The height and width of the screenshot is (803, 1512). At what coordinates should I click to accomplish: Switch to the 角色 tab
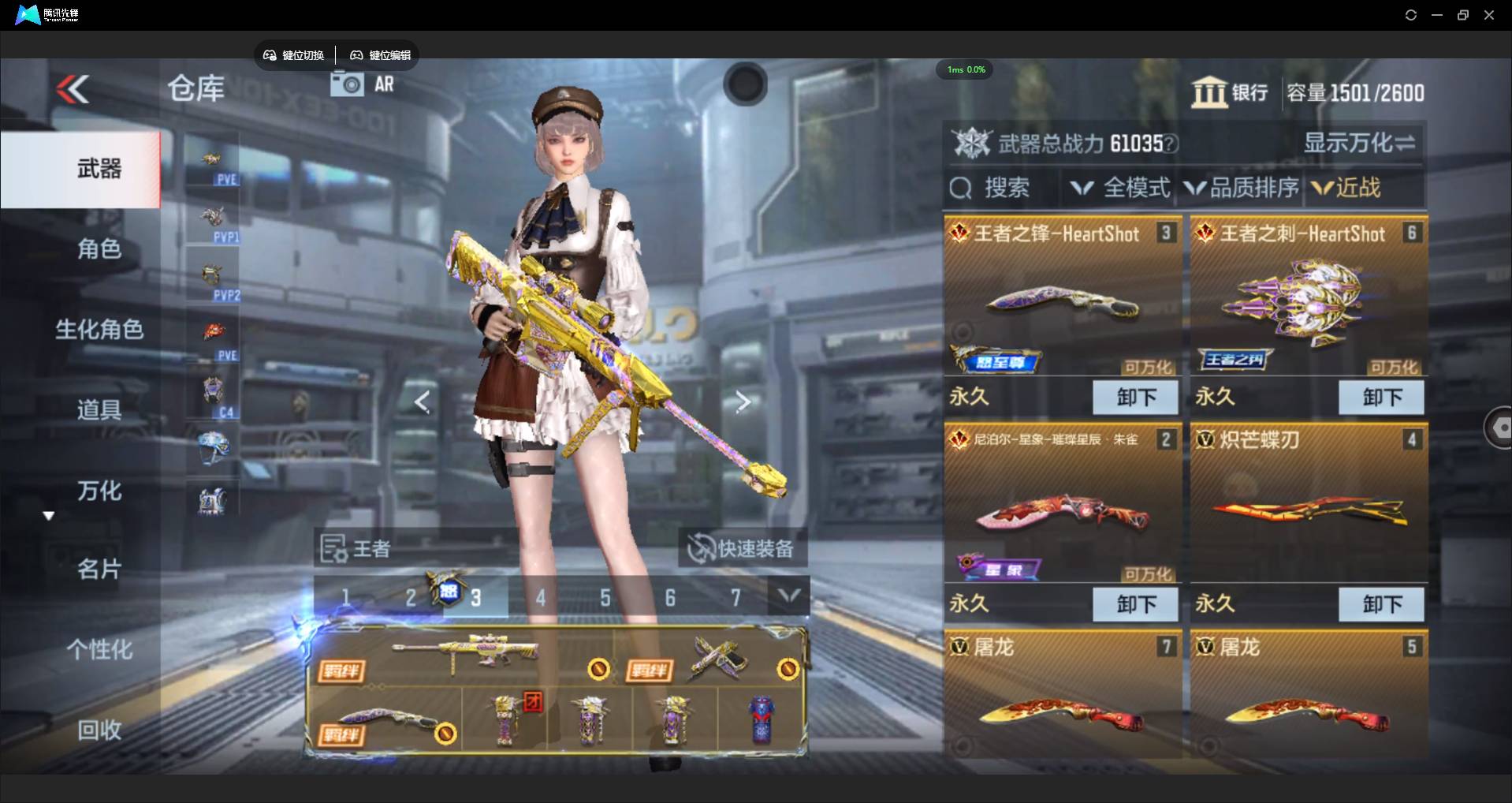(x=99, y=249)
